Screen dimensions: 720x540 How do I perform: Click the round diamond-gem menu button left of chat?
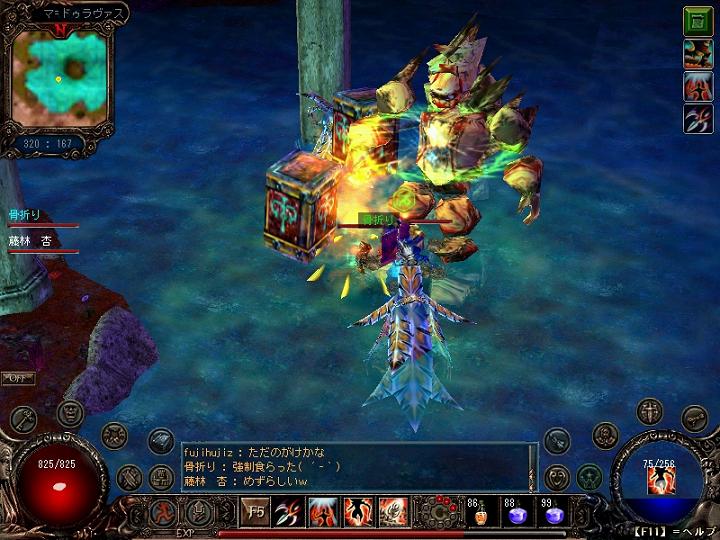[x=161, y=441]
